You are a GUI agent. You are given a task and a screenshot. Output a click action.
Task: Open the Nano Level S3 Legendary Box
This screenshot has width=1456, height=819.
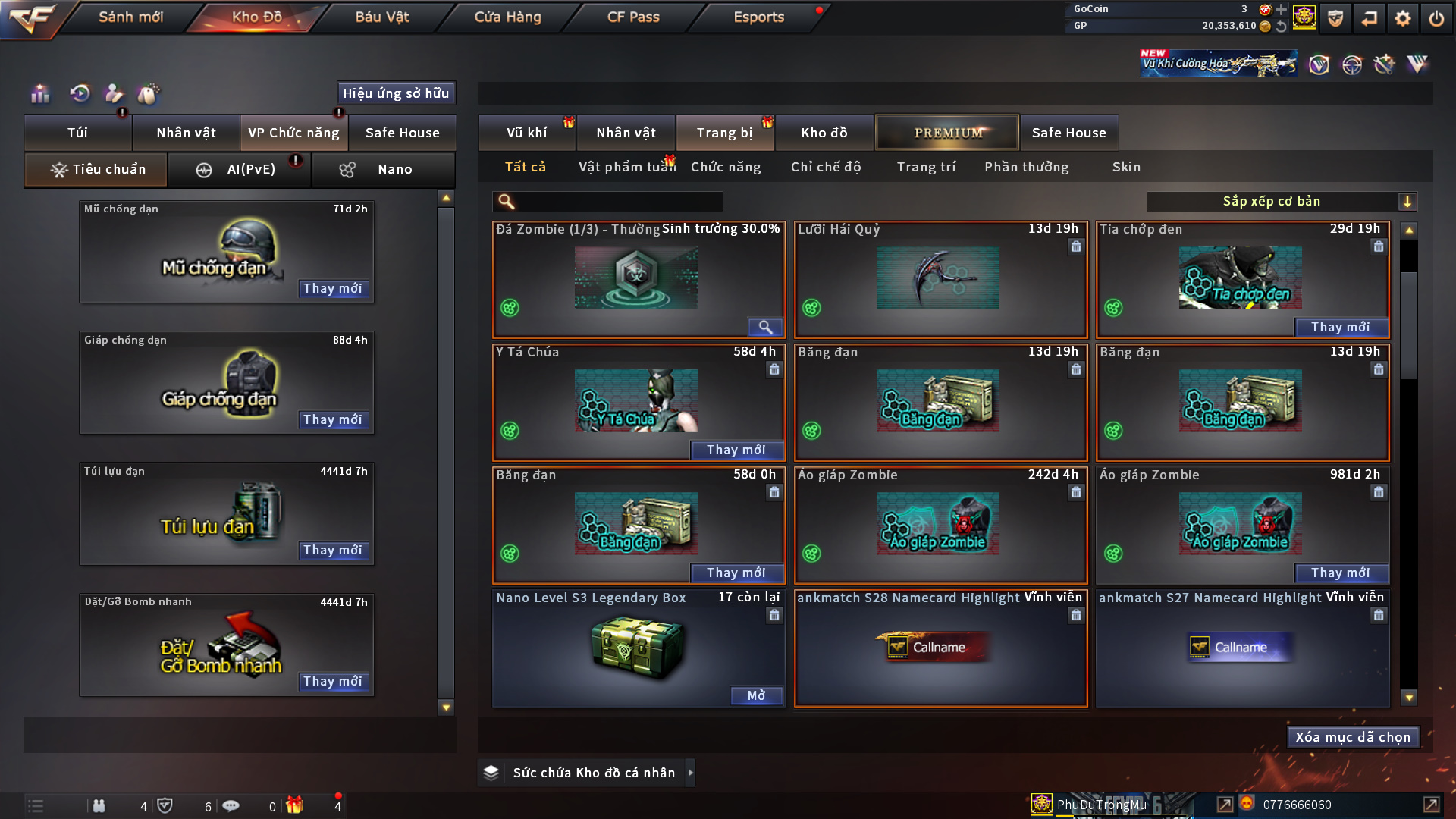pyautogui.click(x=756, y=695)
